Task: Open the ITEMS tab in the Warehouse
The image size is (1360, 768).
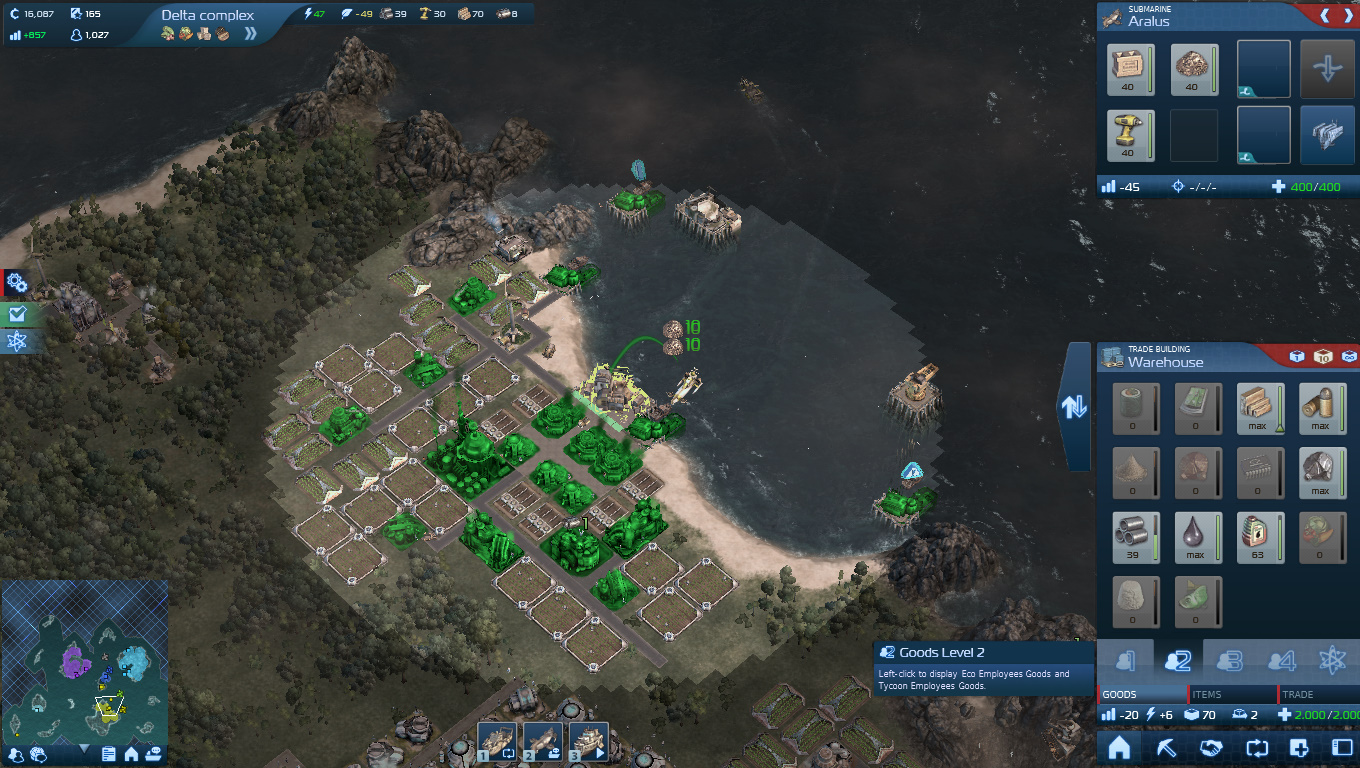Action: (1232, 694)
